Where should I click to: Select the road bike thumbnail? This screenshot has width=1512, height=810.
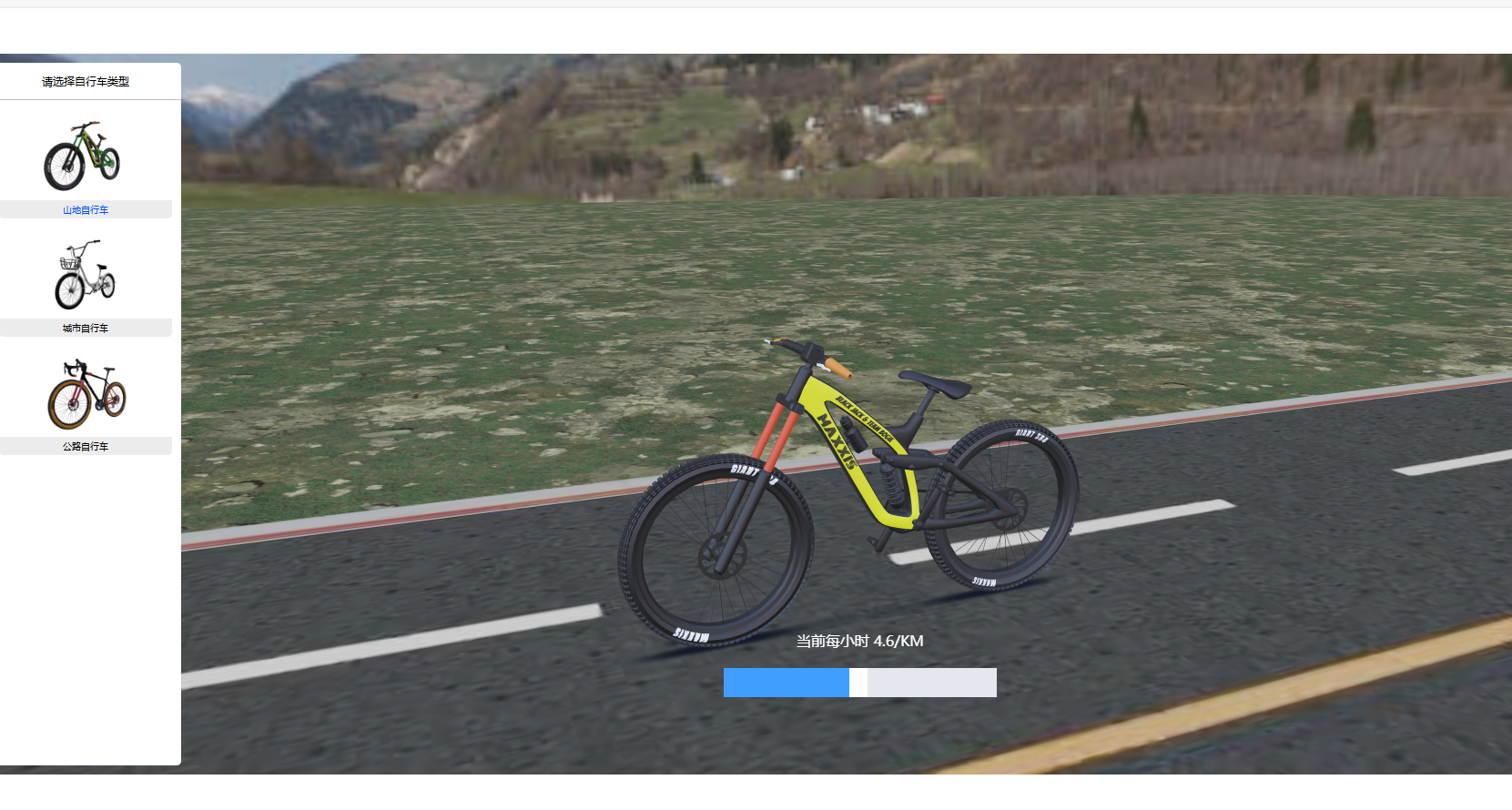[86, 394]
